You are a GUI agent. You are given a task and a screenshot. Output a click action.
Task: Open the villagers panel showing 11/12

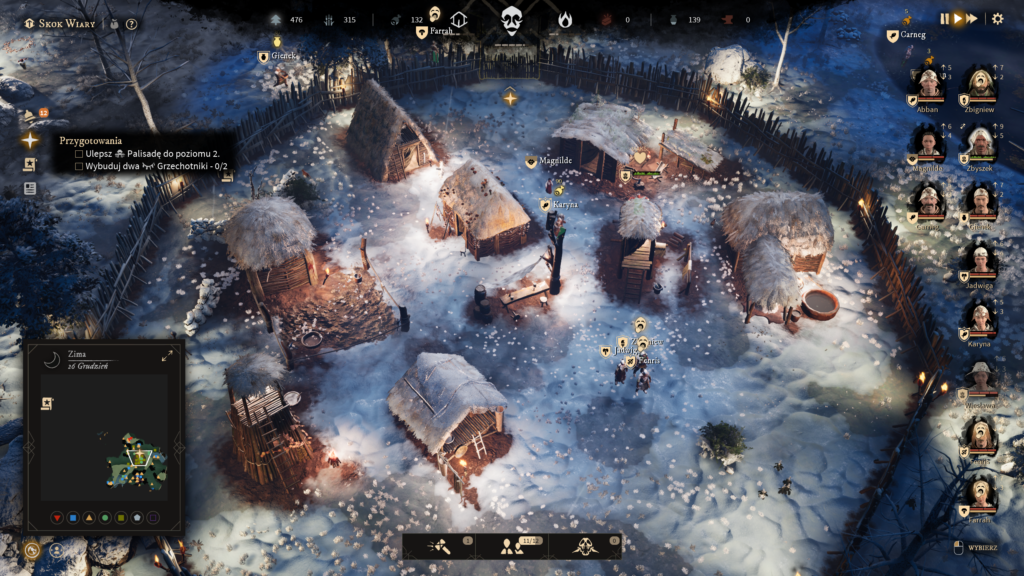pos(512,546)
